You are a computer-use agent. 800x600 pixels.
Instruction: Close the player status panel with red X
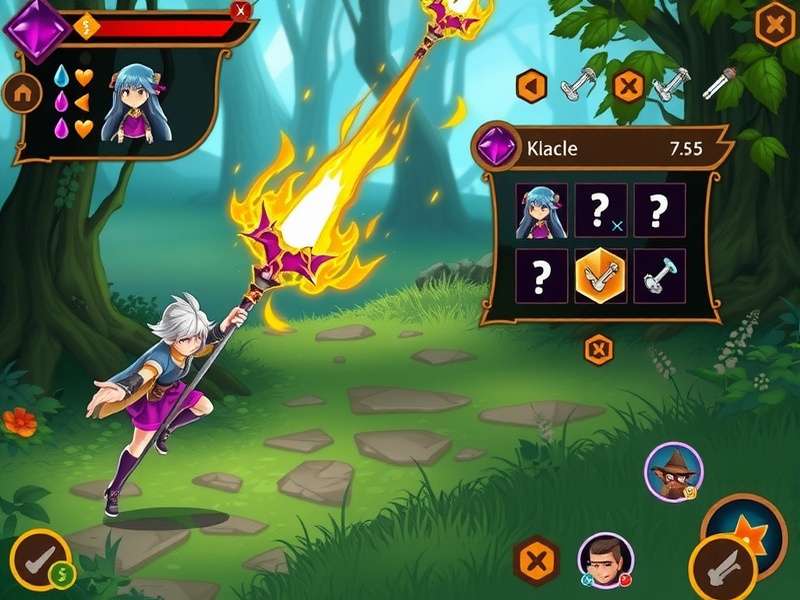tap(240, 11)
